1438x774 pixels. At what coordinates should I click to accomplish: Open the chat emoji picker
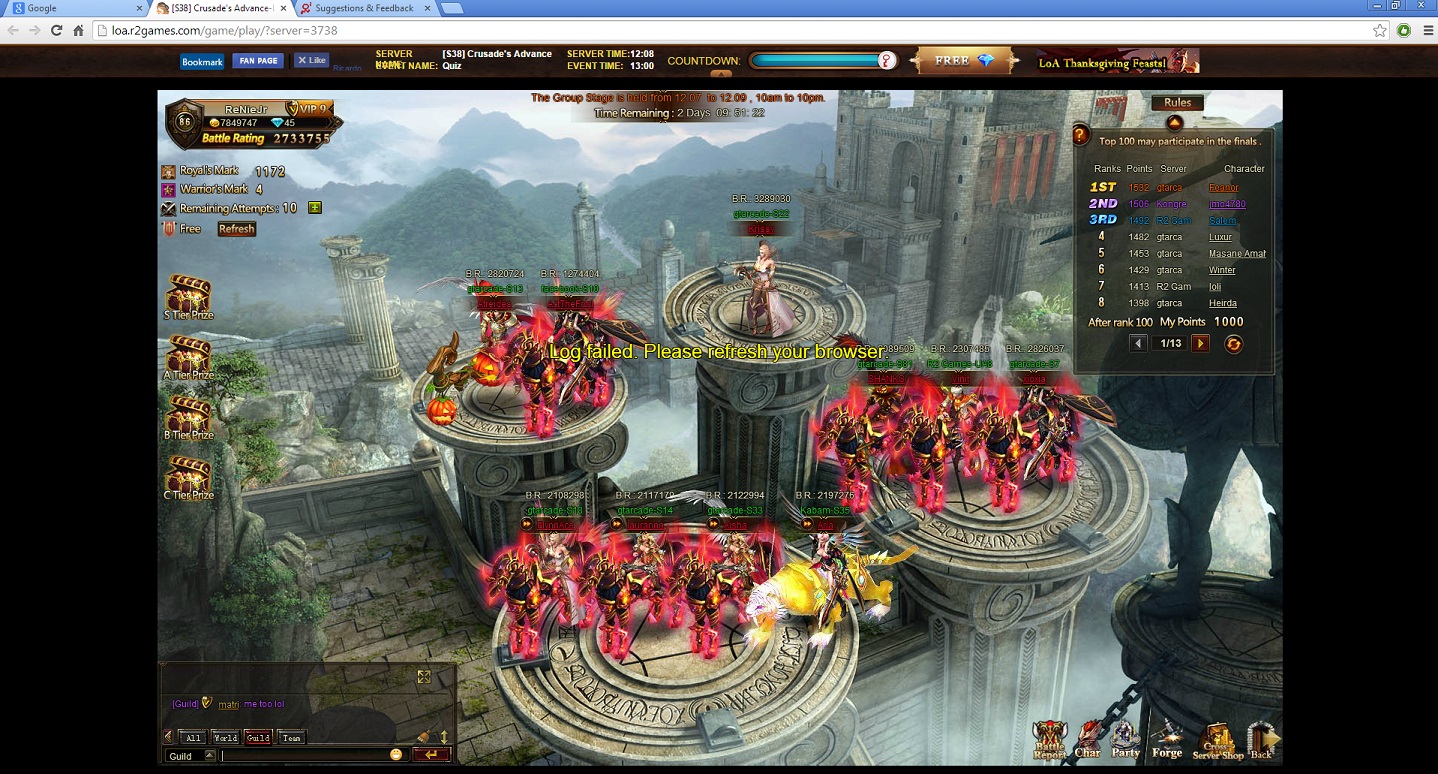[396, 755]
